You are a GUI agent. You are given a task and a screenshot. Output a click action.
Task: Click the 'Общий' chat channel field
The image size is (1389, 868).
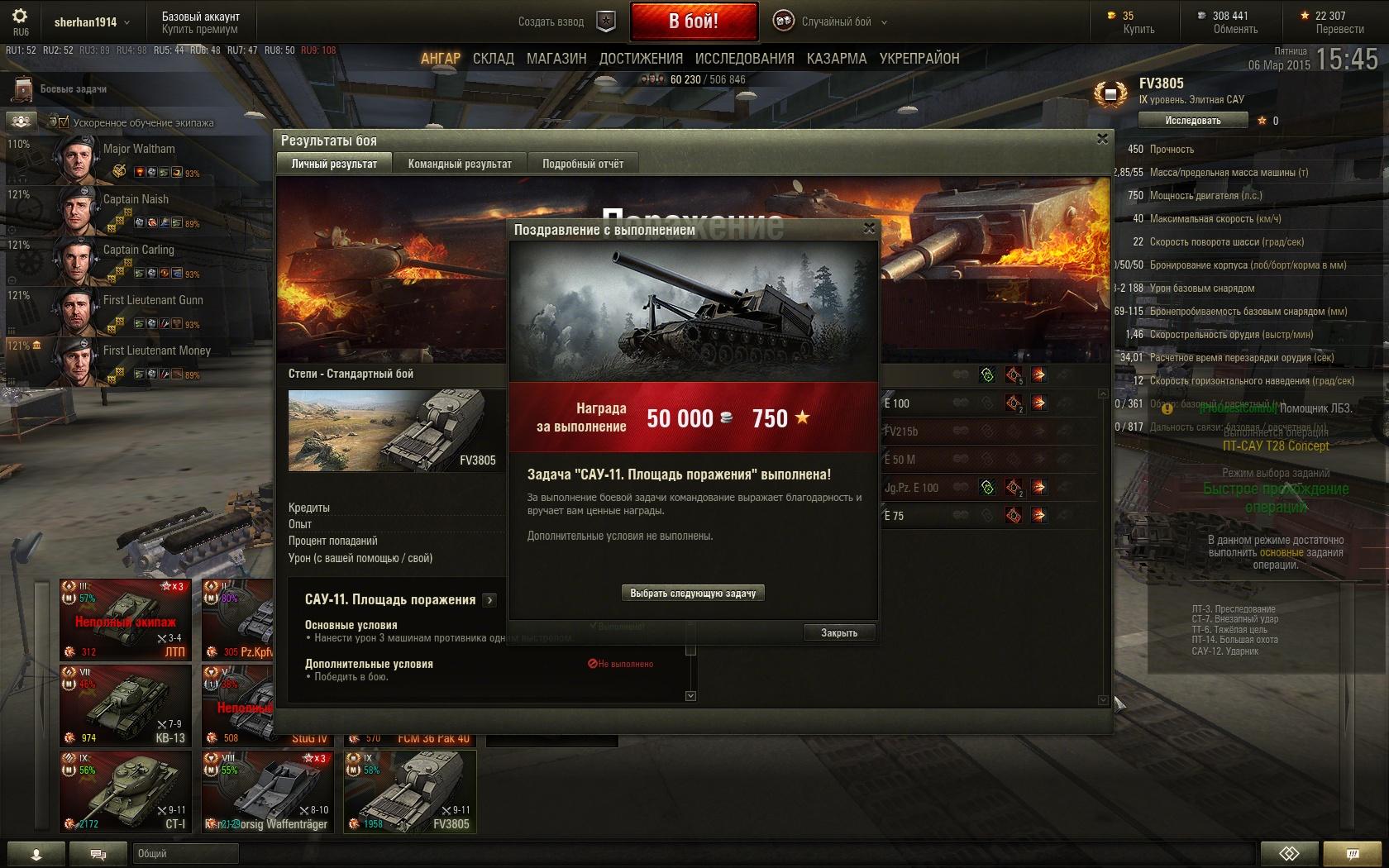pos(185,853)
